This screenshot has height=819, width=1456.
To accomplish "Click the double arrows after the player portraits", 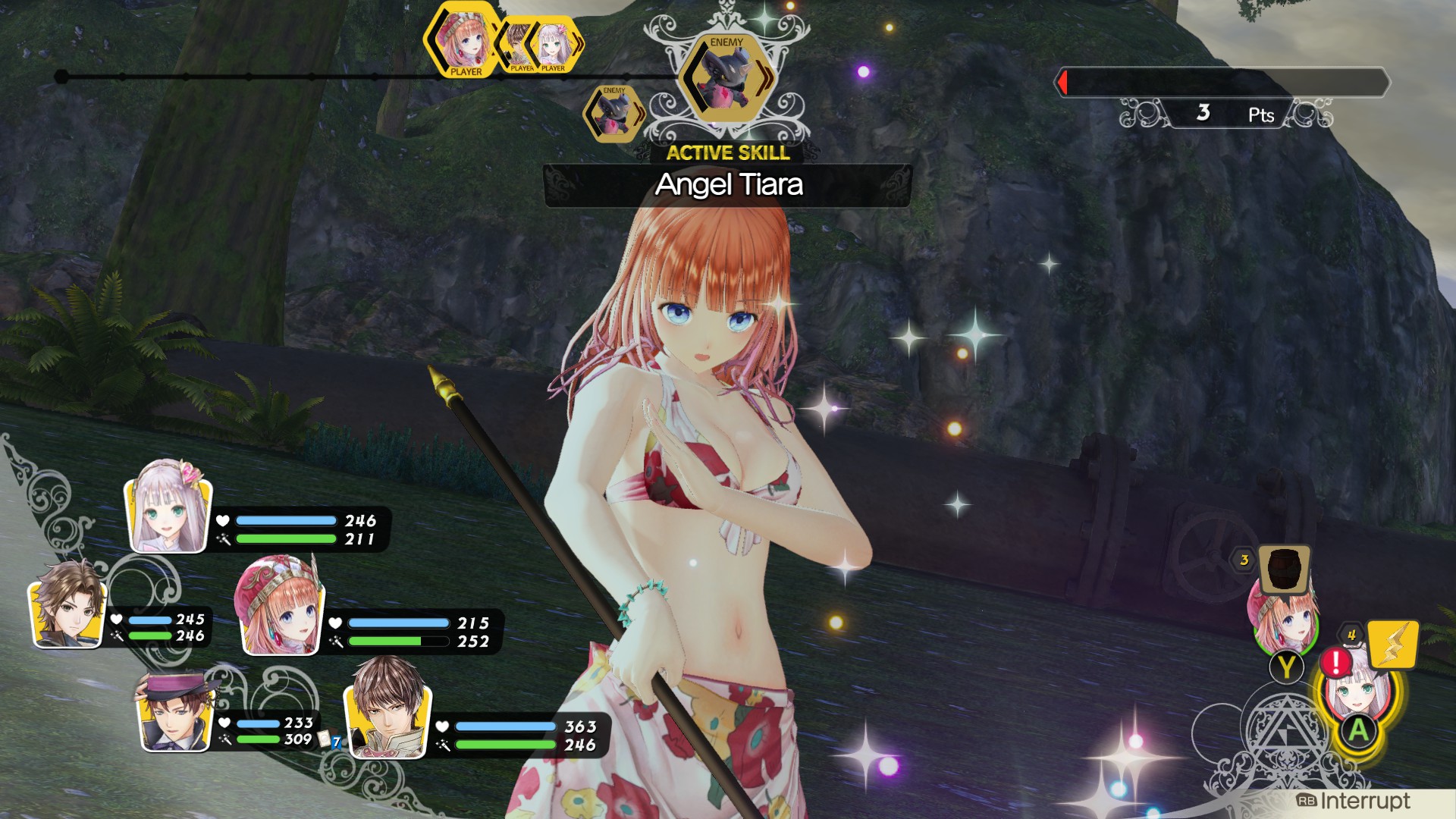I will tap(578, 43).
